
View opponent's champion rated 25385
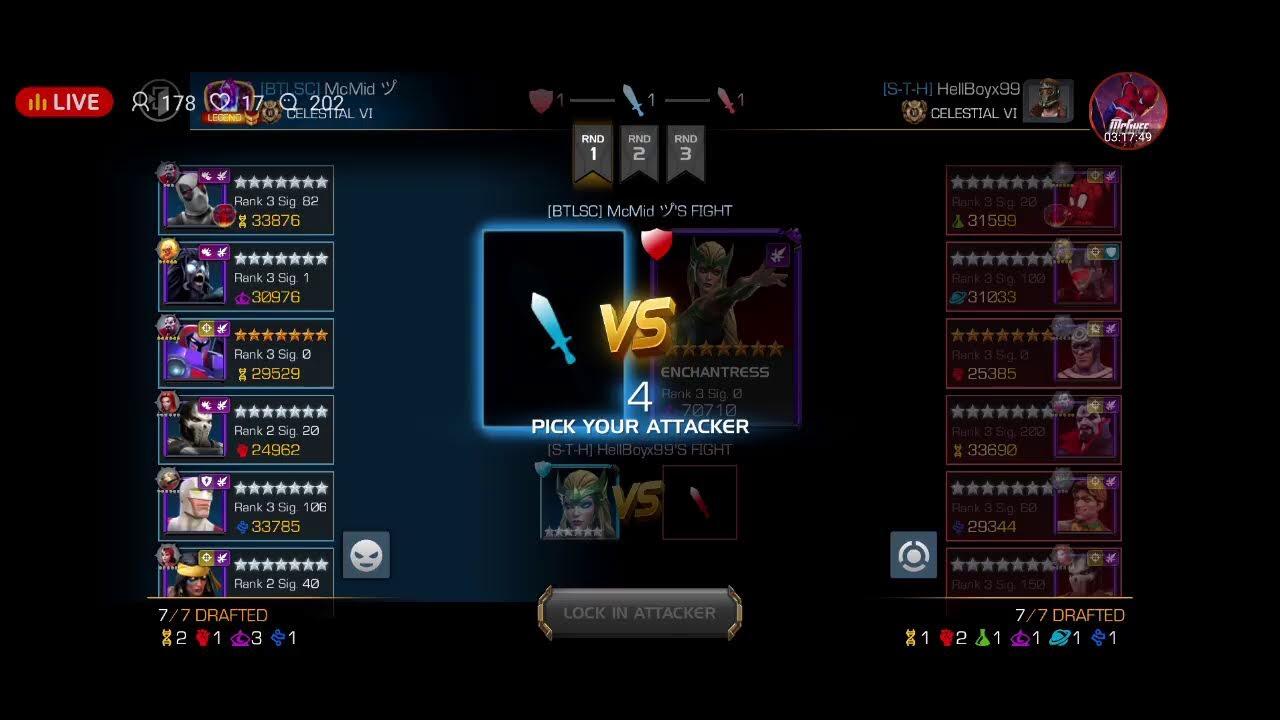(x=1033, y=354)
